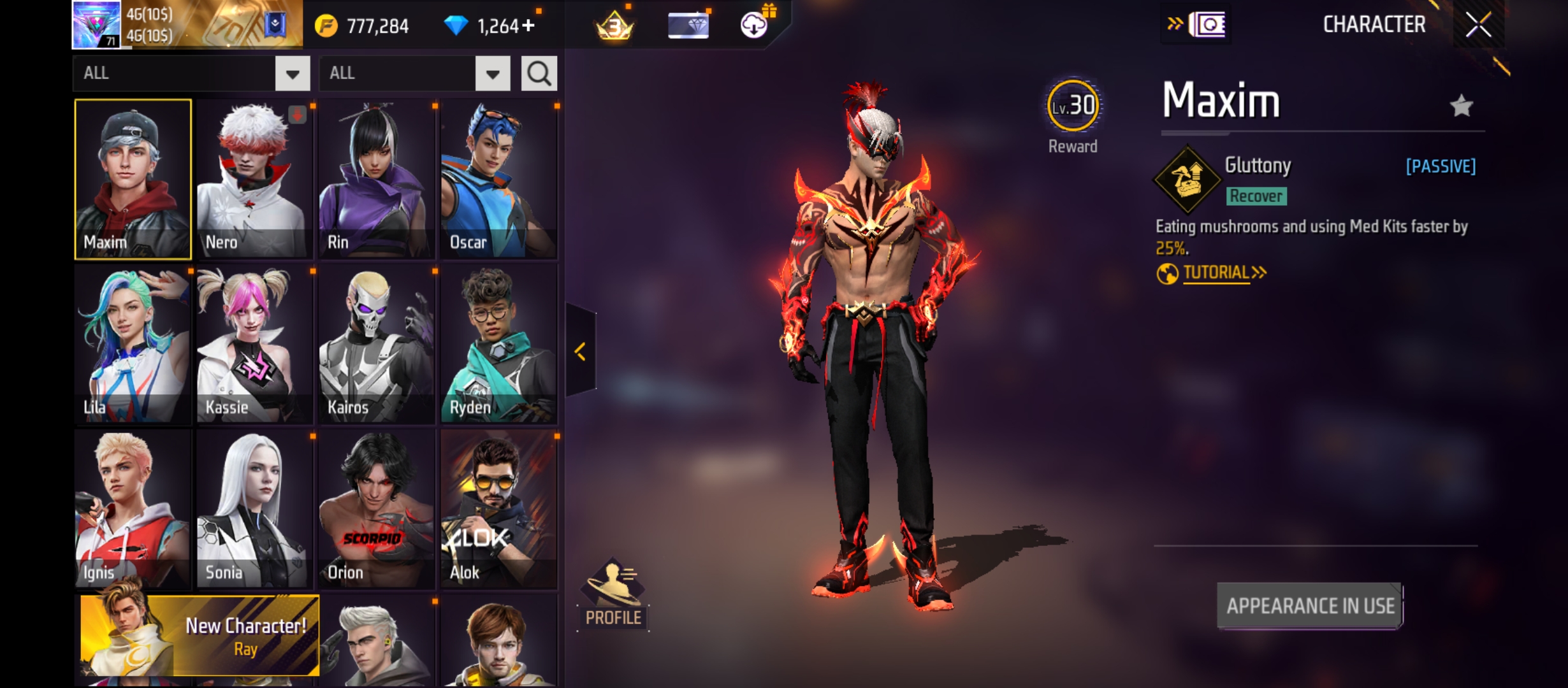Open the character search magnifier
The width and height of the screenshot is (1568, 688).
539,73
